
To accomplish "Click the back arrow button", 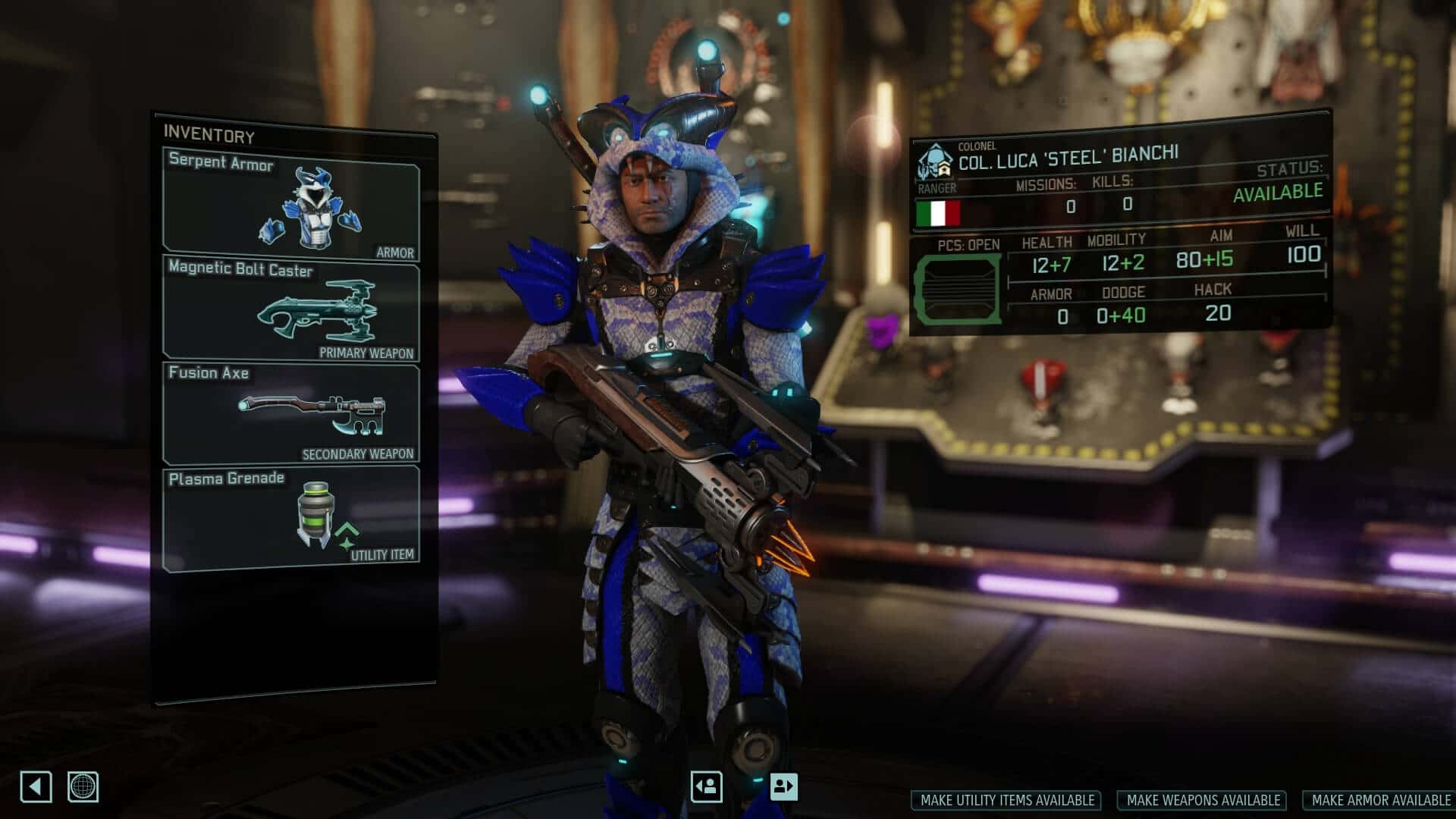I will (36, 787).
